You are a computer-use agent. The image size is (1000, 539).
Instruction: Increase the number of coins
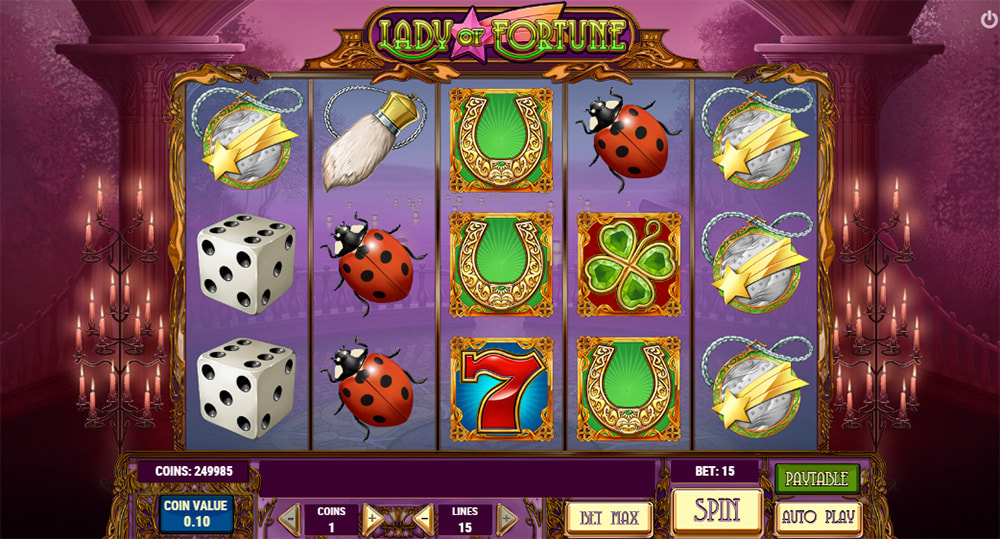click(x=374, y=519)
